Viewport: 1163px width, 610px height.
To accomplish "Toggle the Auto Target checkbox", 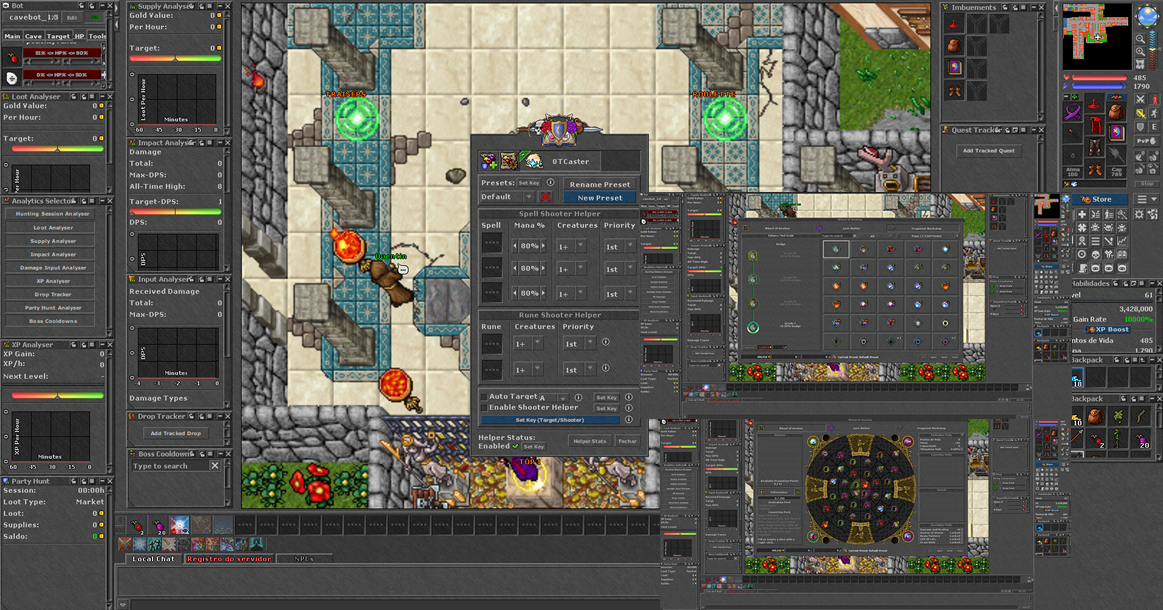I will (x=484, y=397).
